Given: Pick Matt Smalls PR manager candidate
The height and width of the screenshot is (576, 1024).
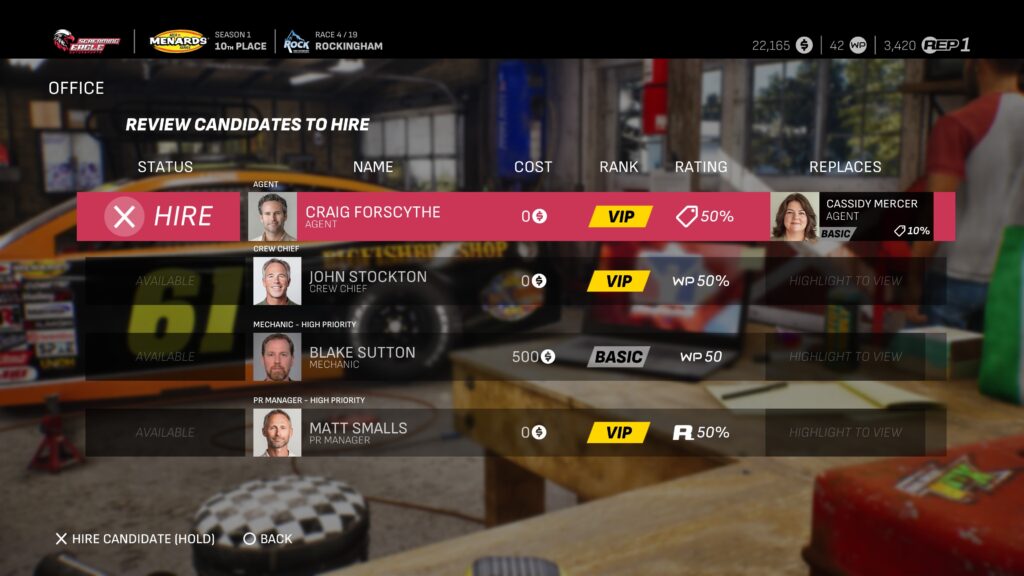Looking at the screenshot, I should coord(358,433).
